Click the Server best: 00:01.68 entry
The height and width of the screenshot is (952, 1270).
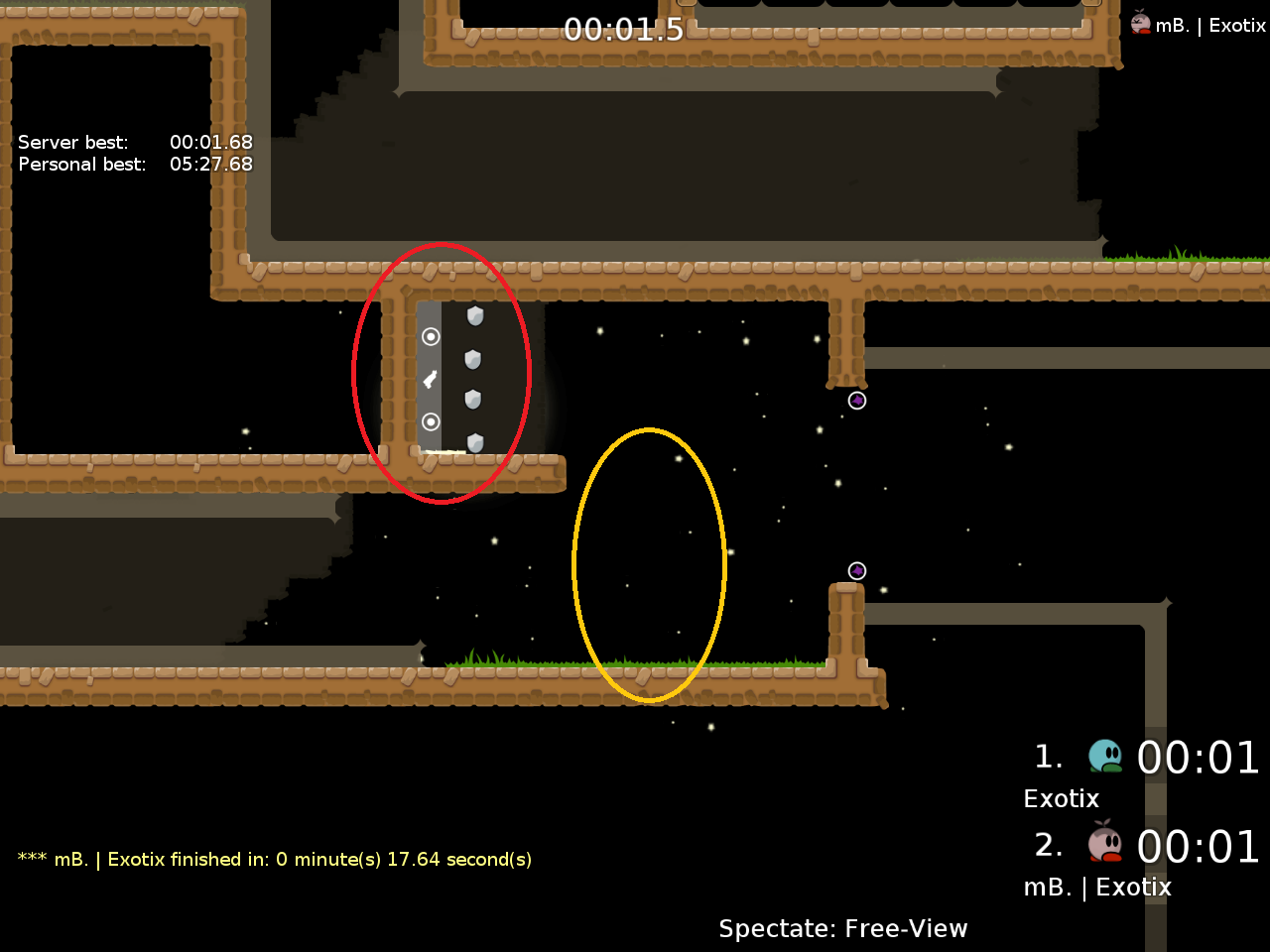tap(135, 142)
